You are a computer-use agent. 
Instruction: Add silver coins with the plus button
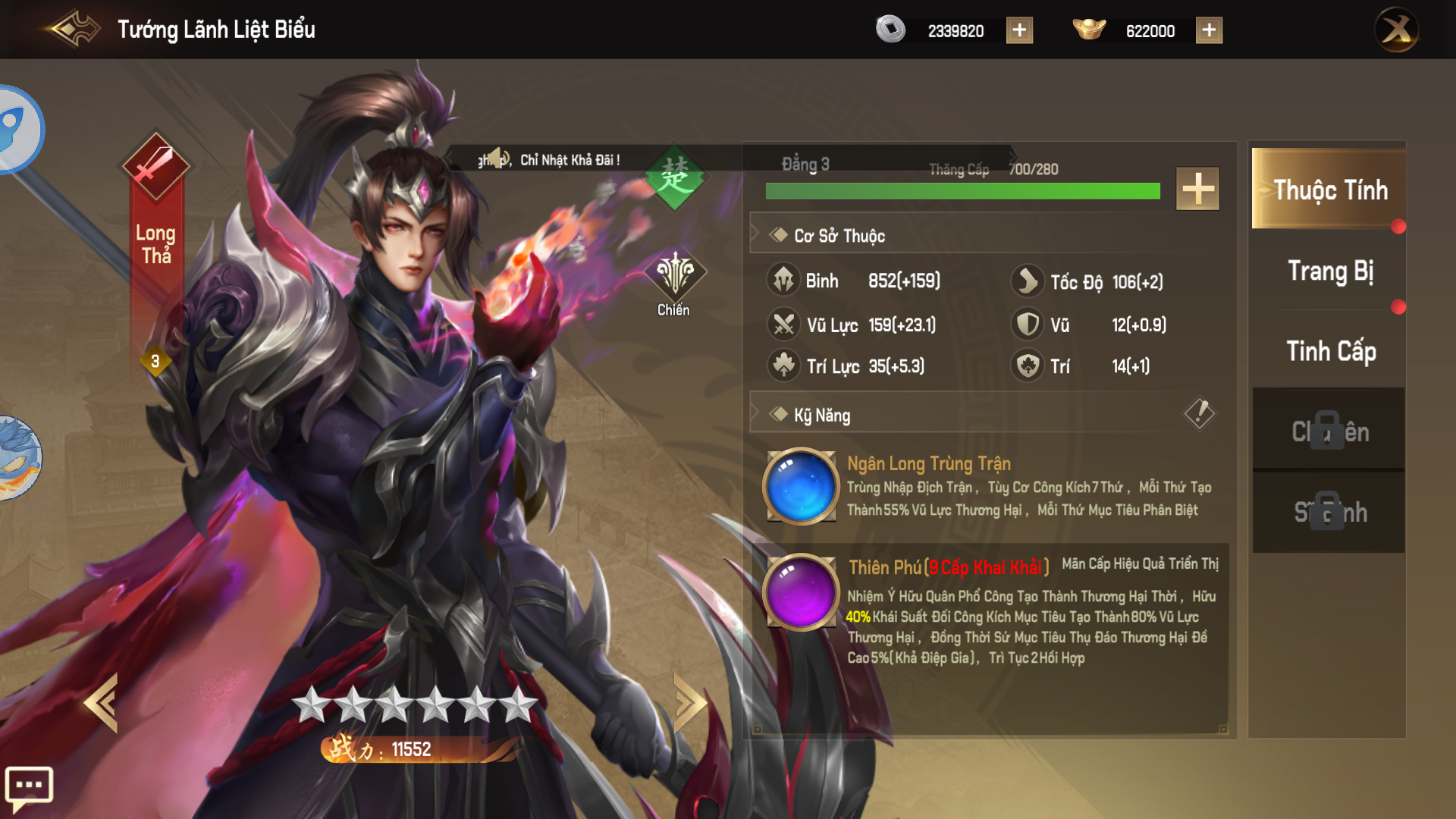[x=1019, y=30]
